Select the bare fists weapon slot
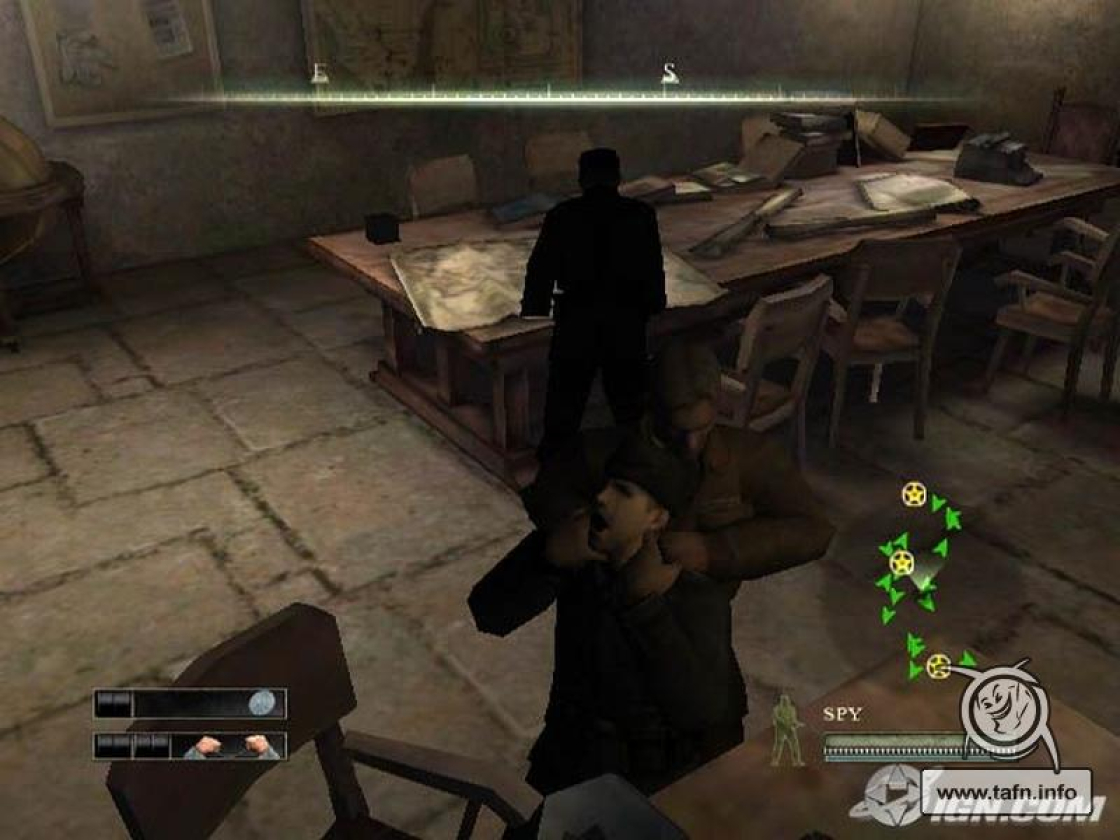1120x840 pixels. (229, 746)
